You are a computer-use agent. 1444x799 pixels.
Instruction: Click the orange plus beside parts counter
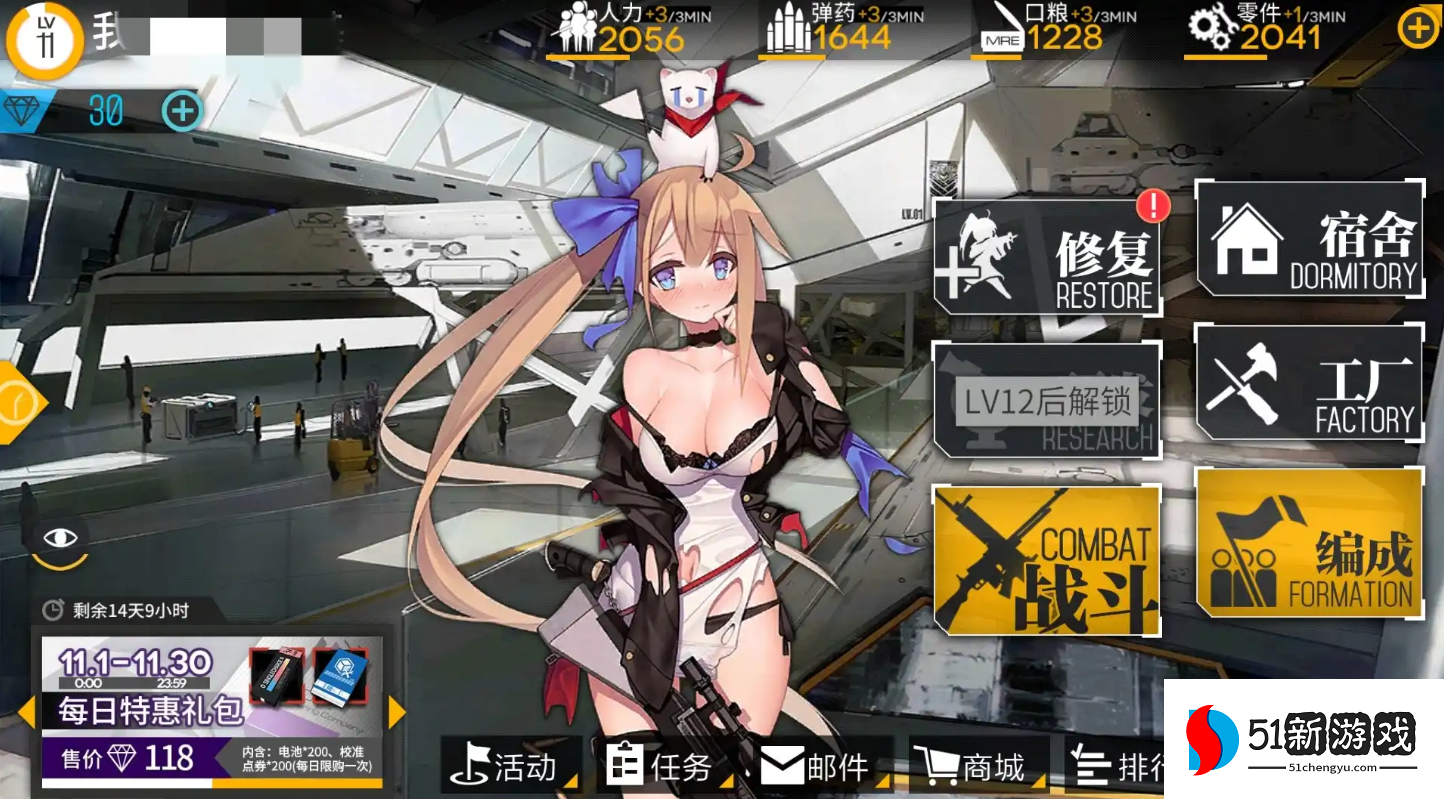click(x=1416, y=30)
